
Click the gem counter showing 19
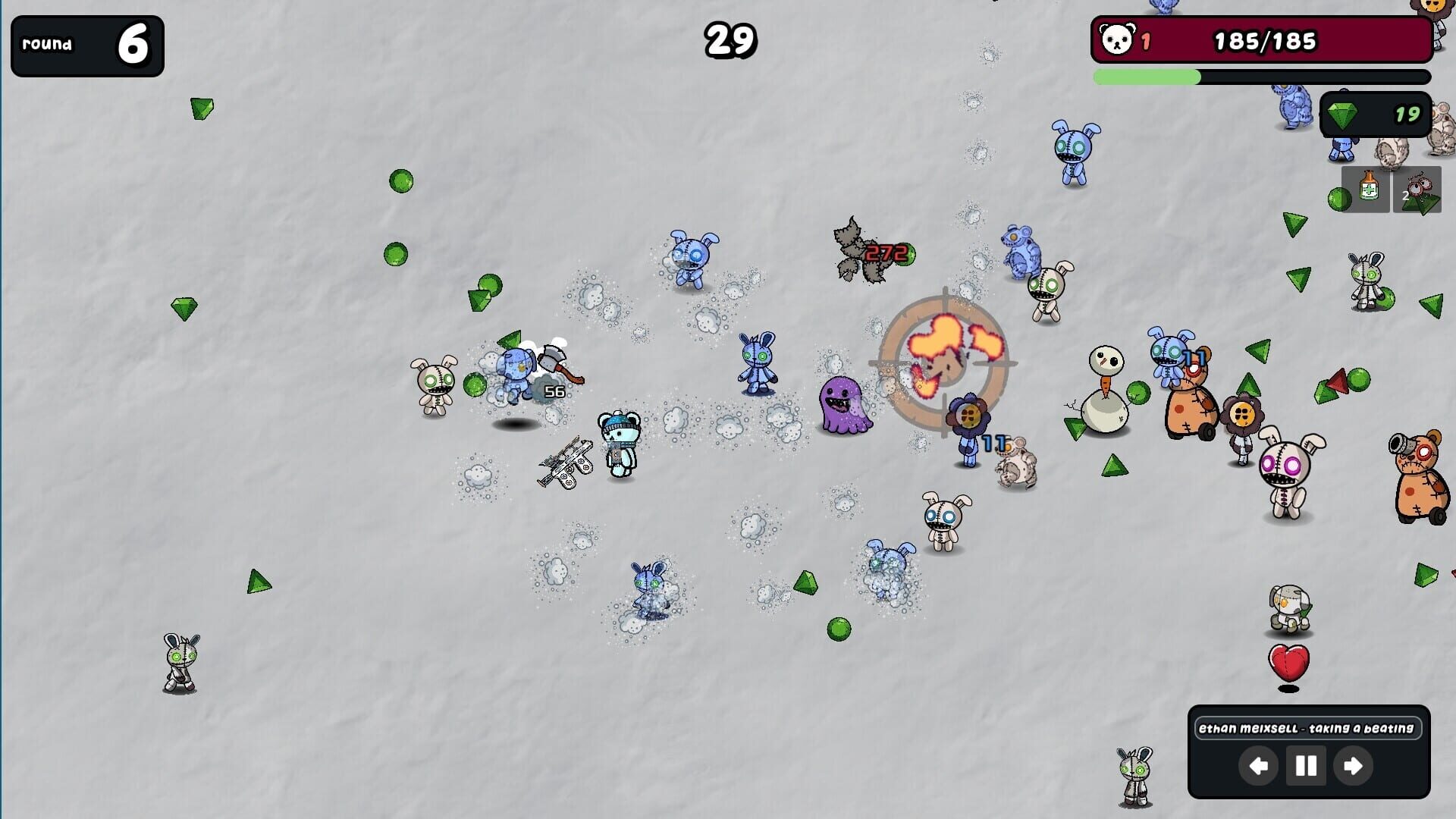click(x=1408, y=115)
